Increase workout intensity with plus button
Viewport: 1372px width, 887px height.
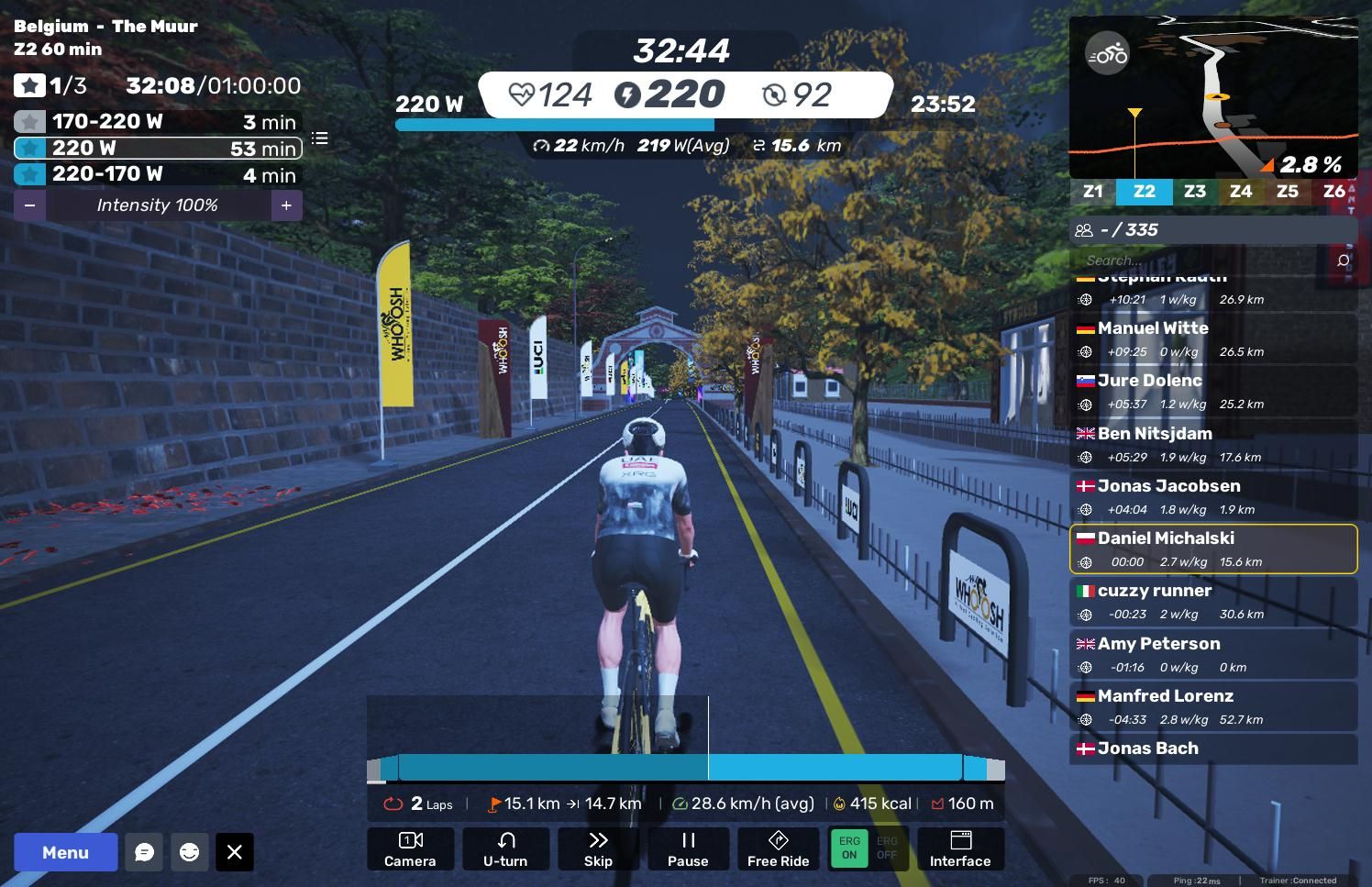coord(286,205)
